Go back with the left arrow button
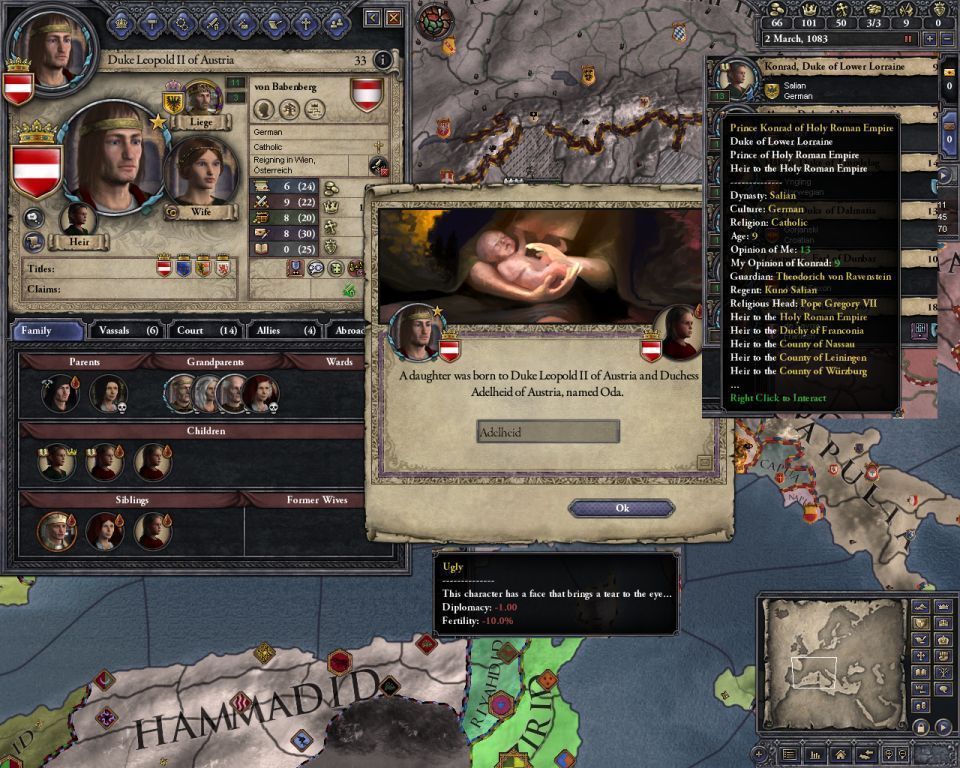Viewport: 960px width, 768px height. pyautogui.click(x=373, y=18)
